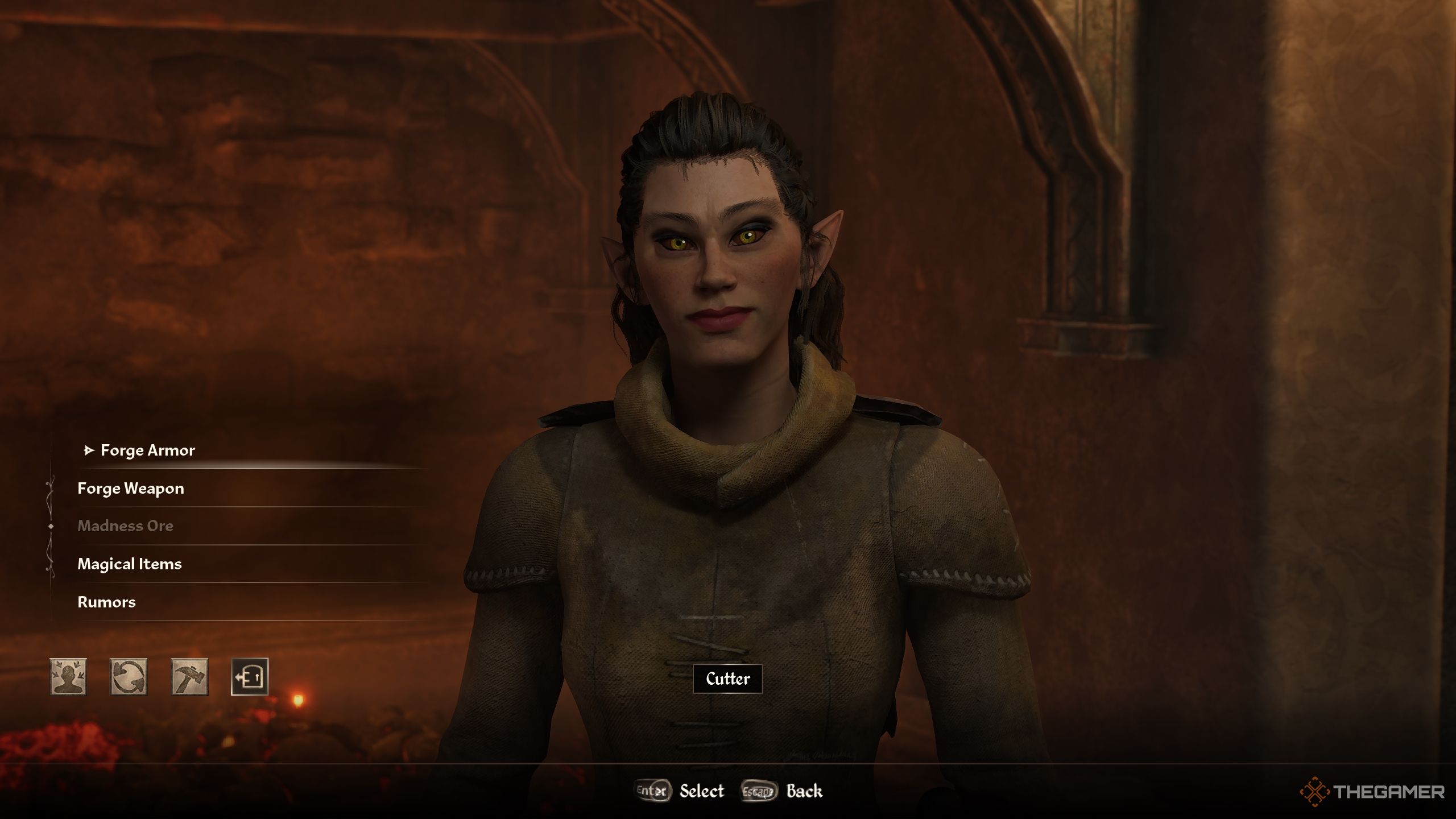
Task: Leave the conversation via the exit door icon
Action: point(250,677)
